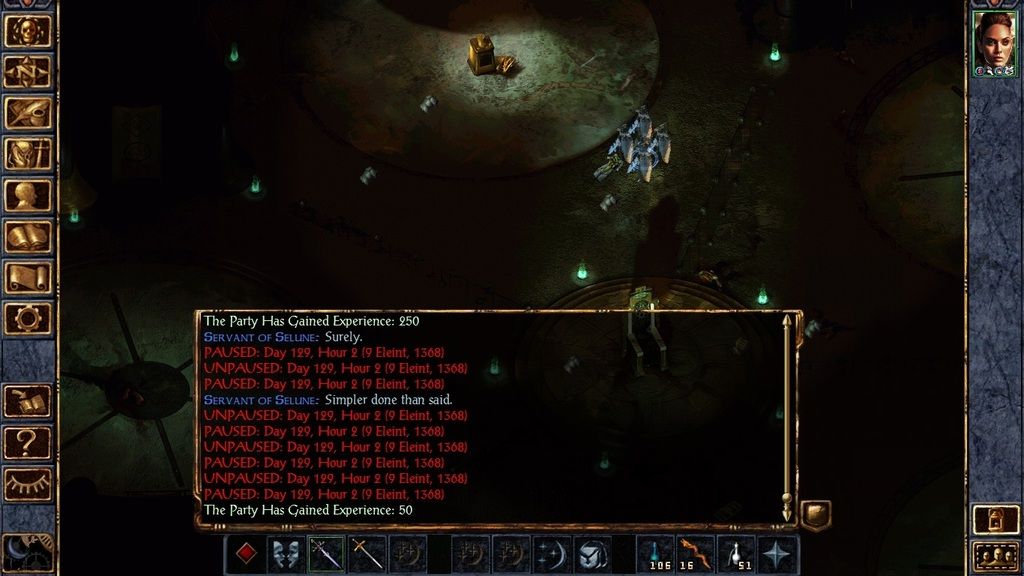
Task: Open game options gear button
Action: (28, 318)
